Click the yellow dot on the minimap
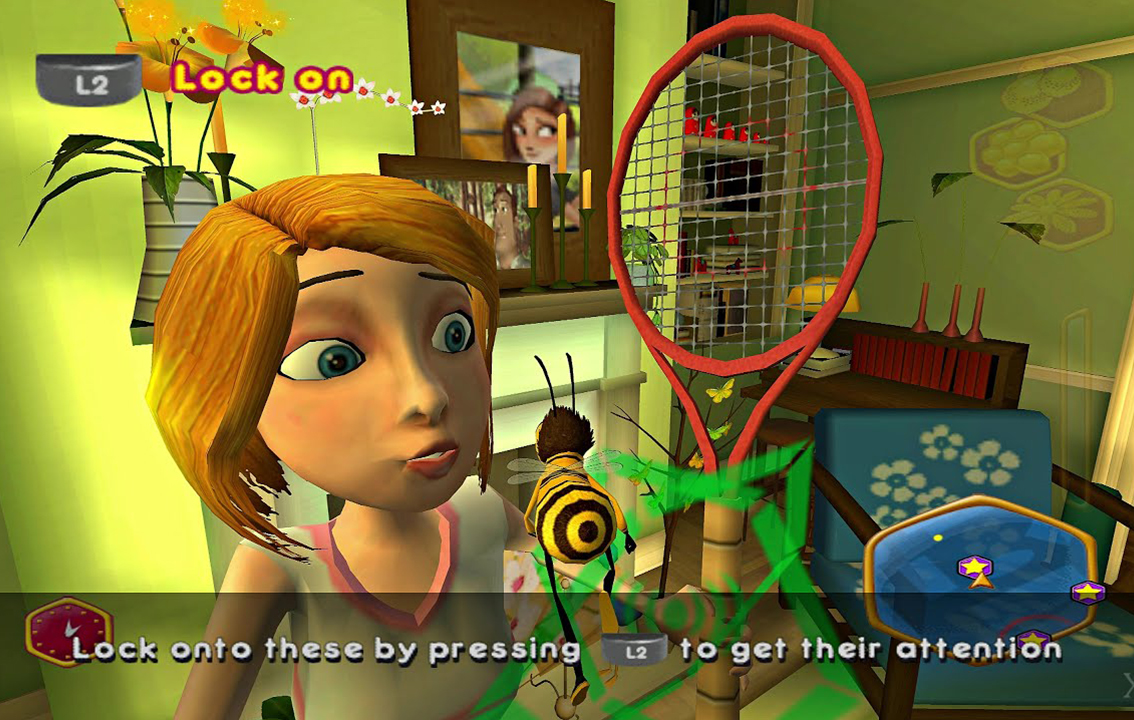The width and height of the screenshot is (1134, 720). (938, 538)
